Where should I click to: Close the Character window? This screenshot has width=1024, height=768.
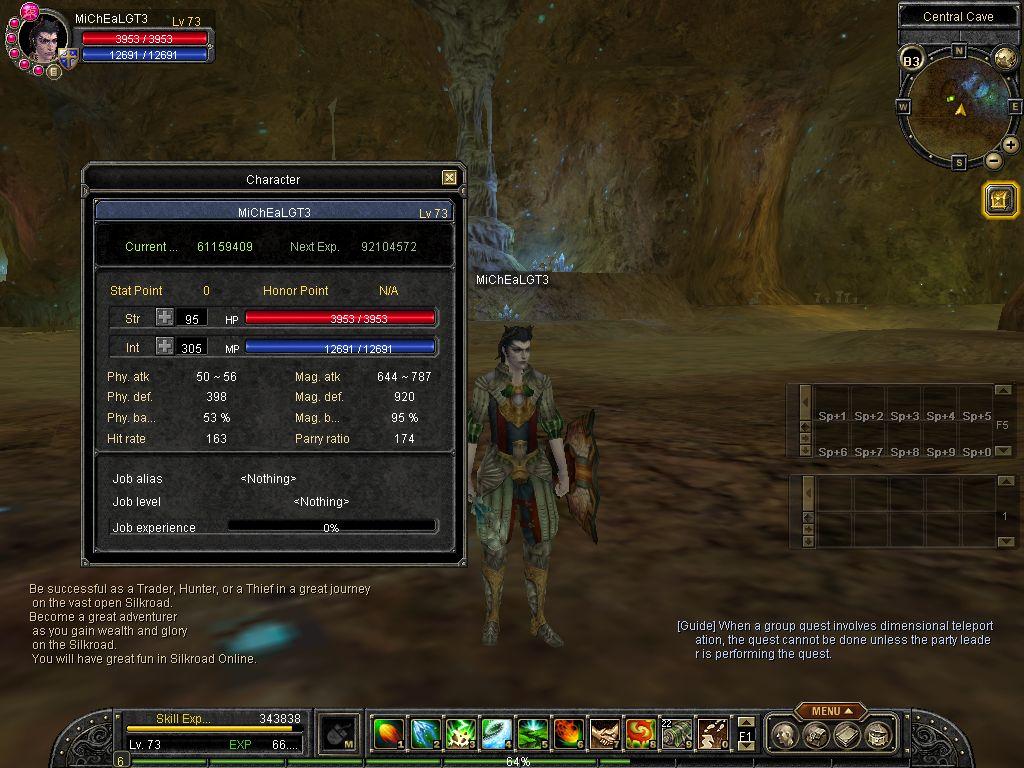pos(449,178)
